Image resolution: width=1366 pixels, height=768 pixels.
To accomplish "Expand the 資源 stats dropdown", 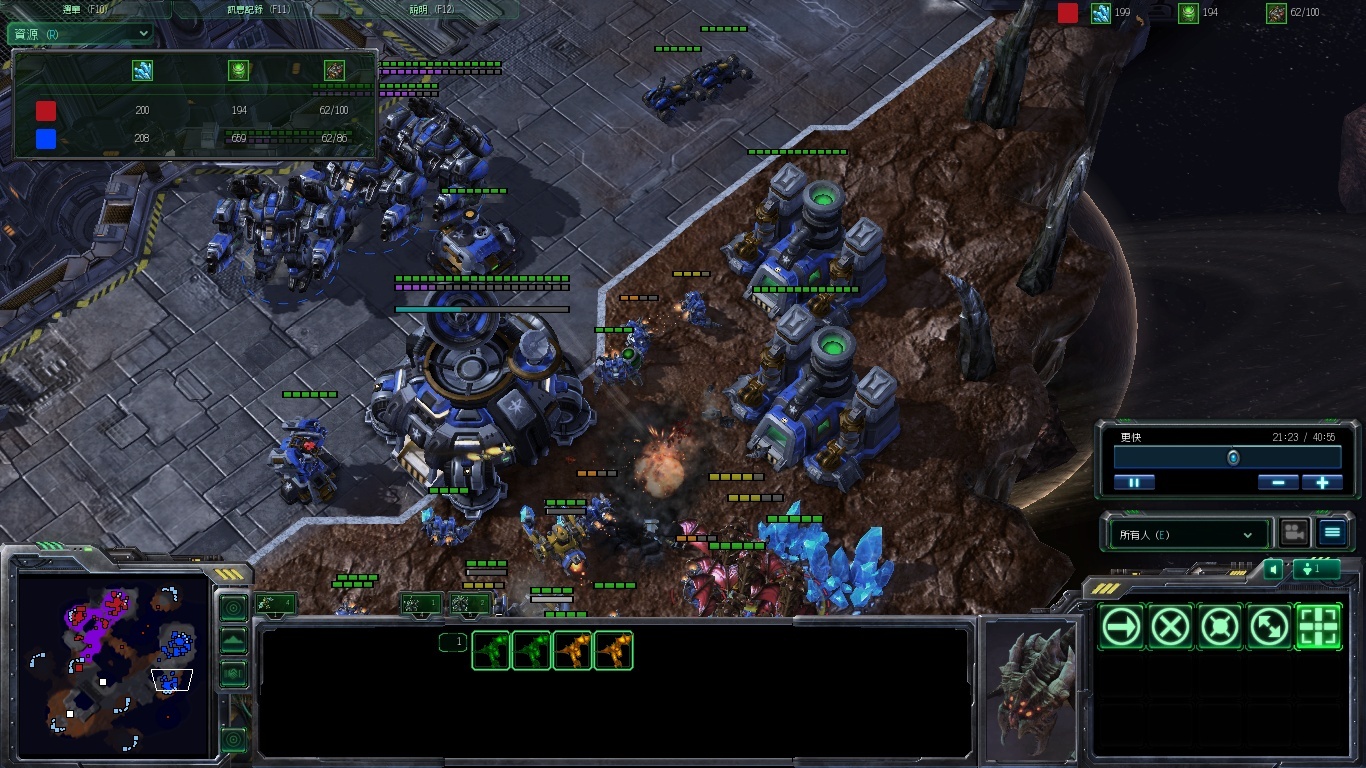I will coord(81,33).
